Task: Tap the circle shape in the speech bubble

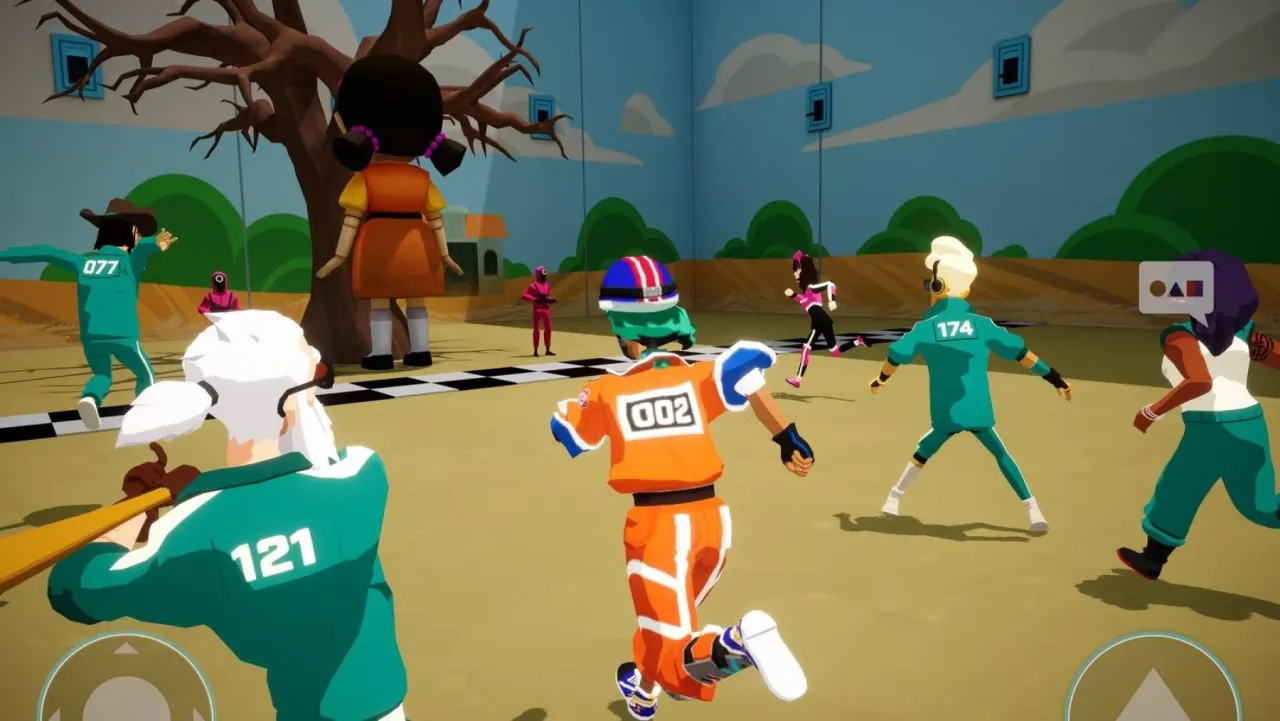Action: pyautogui.click(x=1157, y=288)
